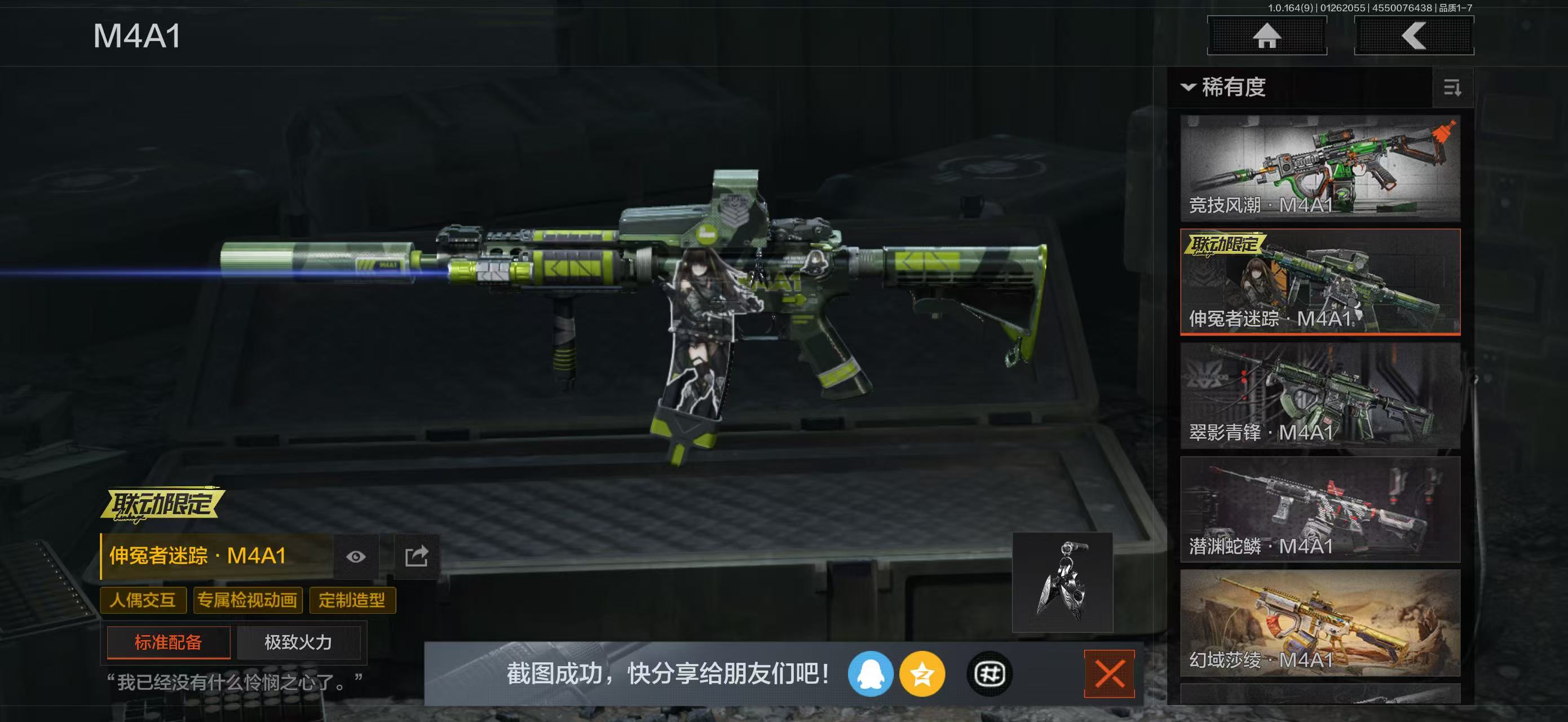1568x722 pixels.
Task: Open the share icon next to the weapon name
Action: point(418,555)
